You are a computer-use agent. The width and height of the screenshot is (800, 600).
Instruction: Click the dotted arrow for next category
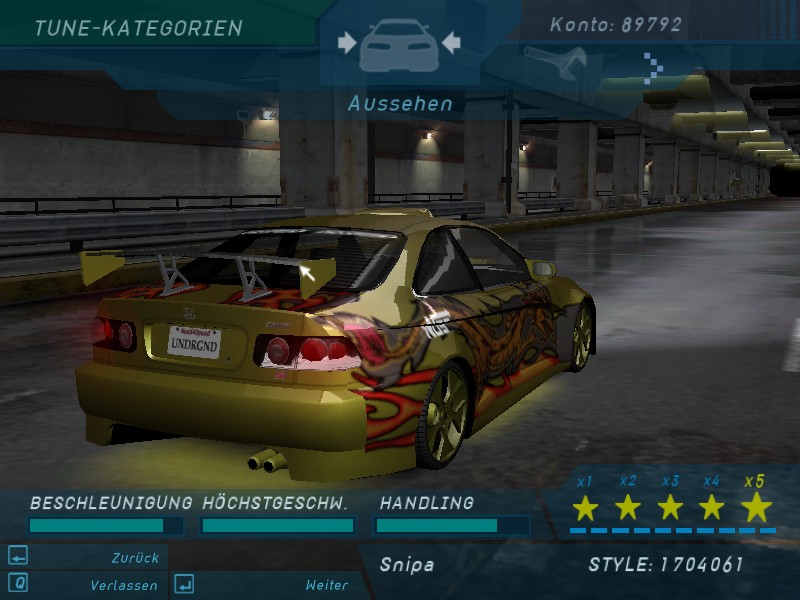click(652, 68)
